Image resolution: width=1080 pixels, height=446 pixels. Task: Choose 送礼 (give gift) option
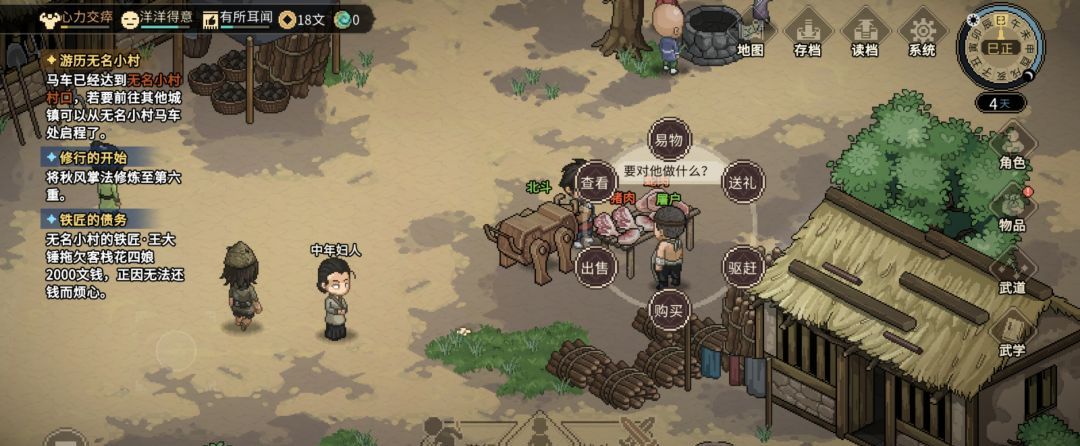coord(742,182)
